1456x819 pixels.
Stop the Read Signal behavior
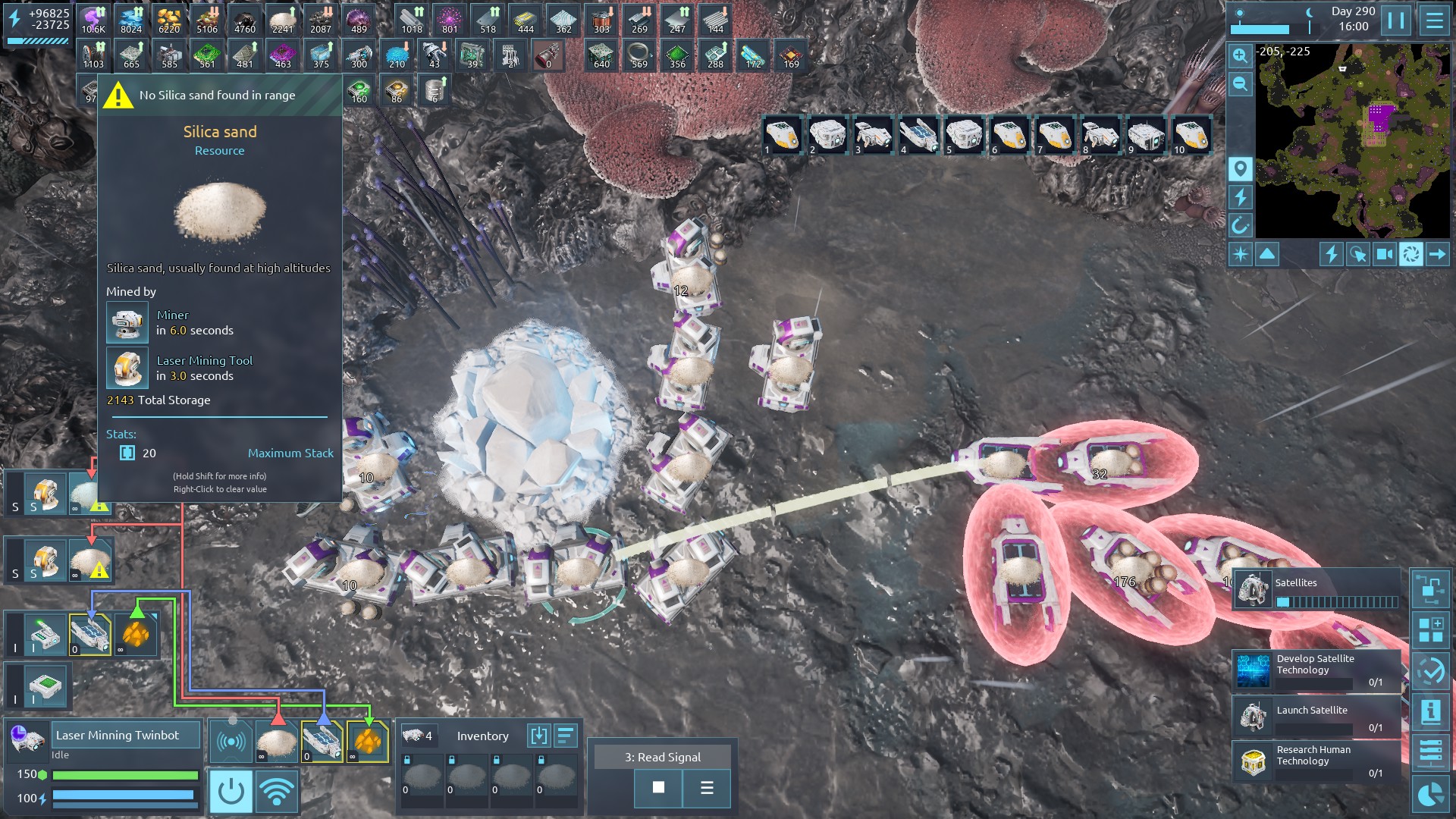[x=658, y=788]
